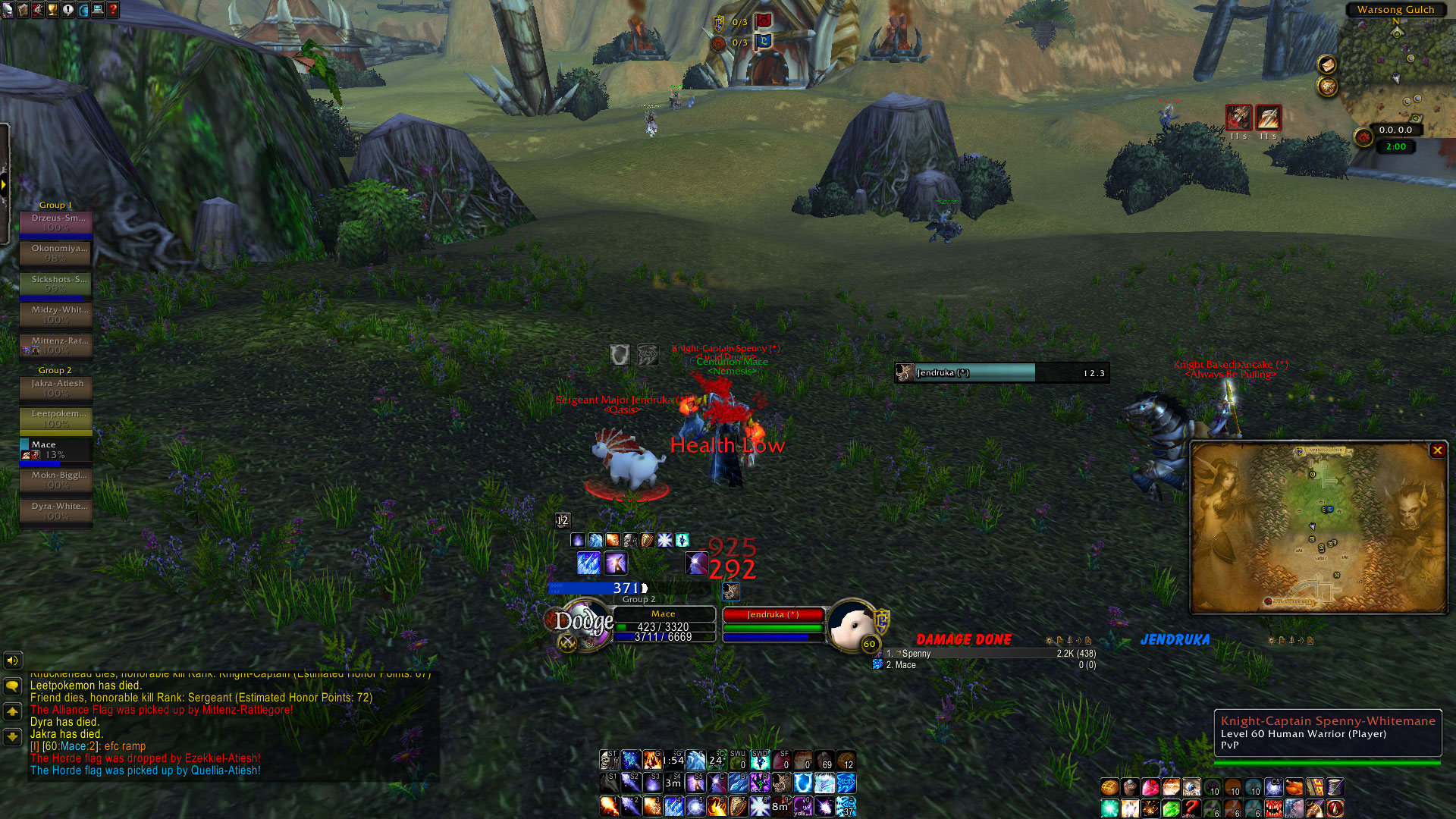Click the Jendruka target frame
1456x819 pixels.
772,615
